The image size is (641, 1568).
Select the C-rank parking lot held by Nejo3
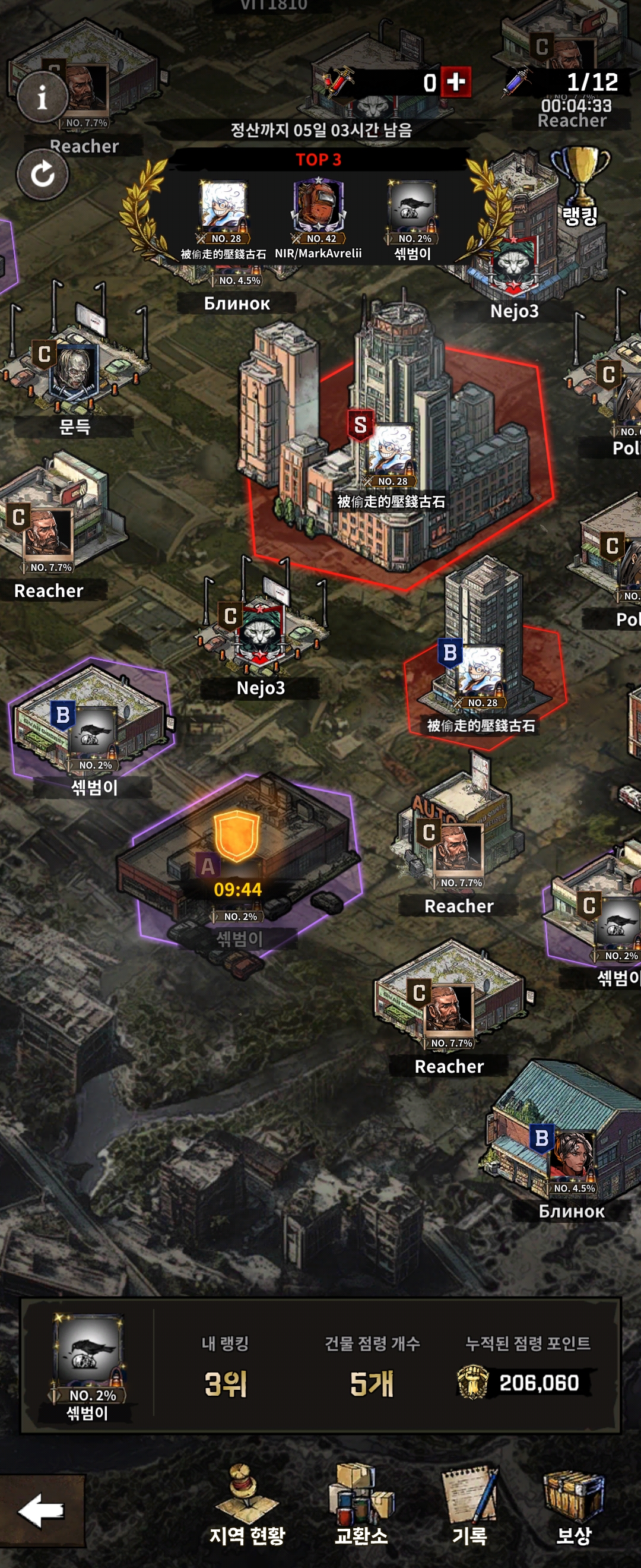(261, 633)
